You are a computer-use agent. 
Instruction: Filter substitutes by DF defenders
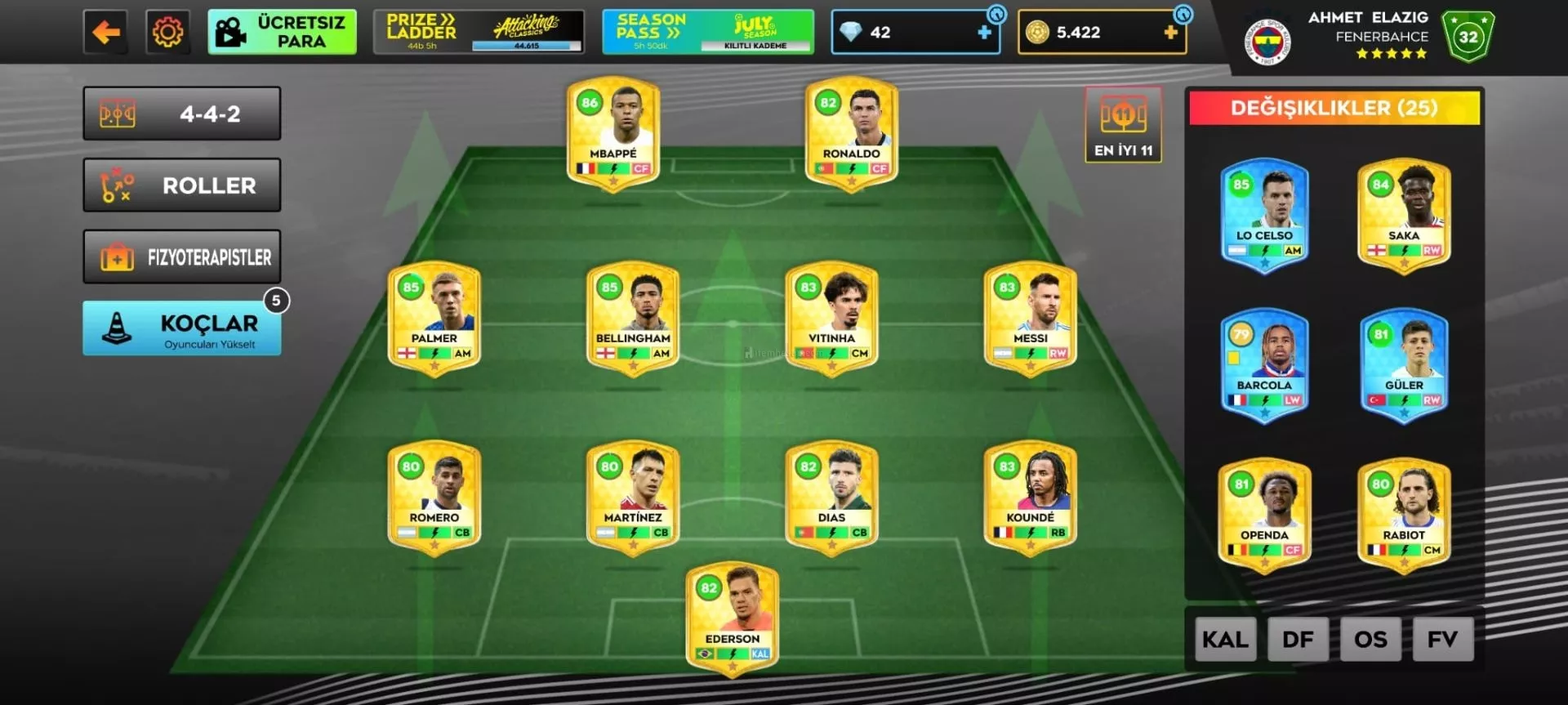[x=1298, y=639]
